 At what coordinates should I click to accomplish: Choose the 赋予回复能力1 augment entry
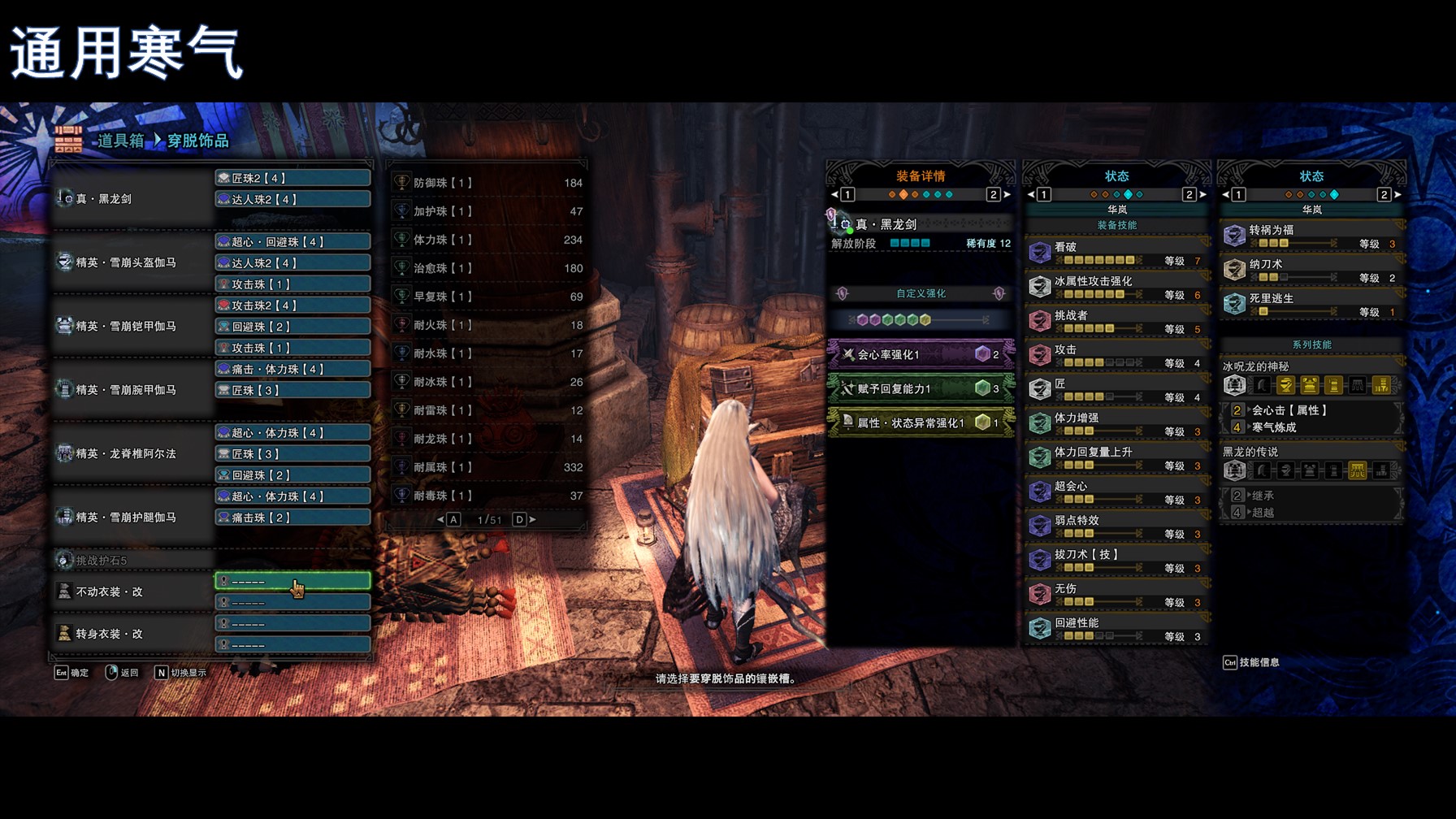[x=921, y=388]
